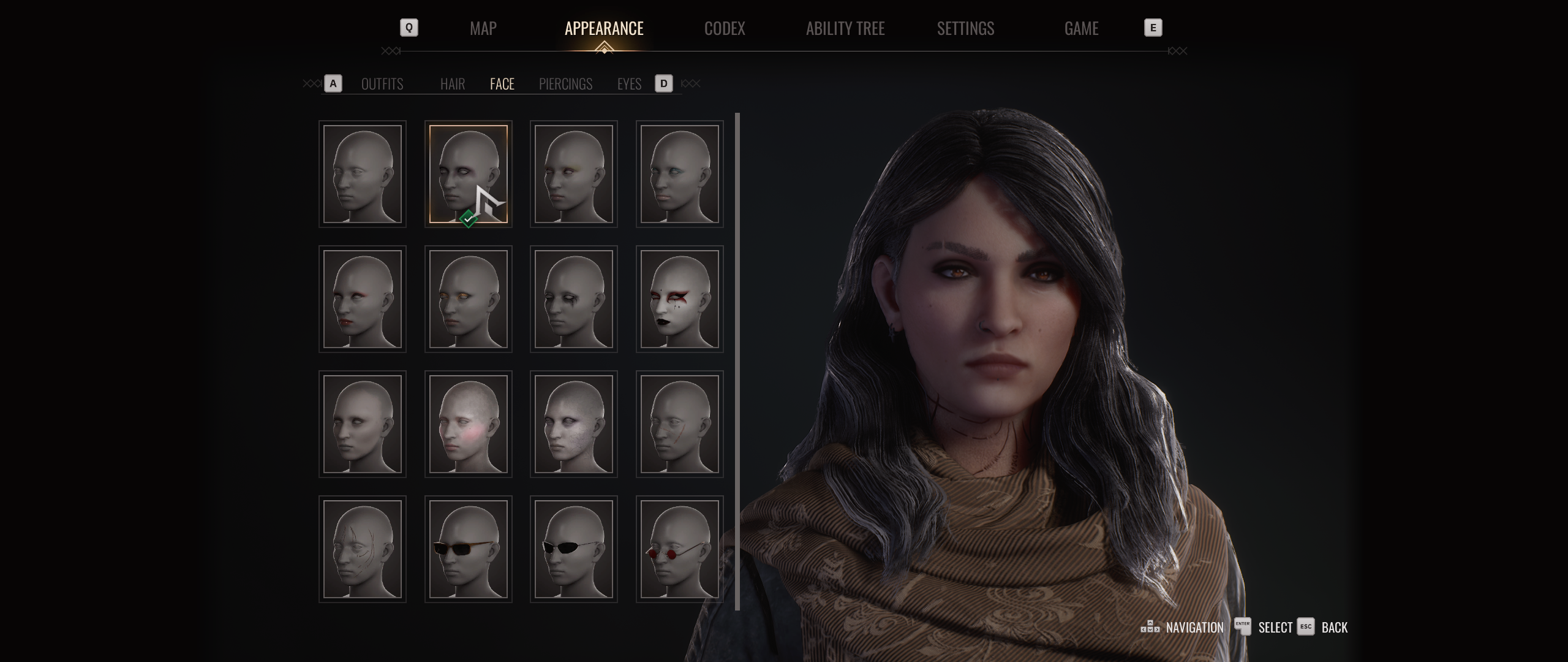Choose the black running mascara face option
The image size is (1568, 662).
coord(573,299)
